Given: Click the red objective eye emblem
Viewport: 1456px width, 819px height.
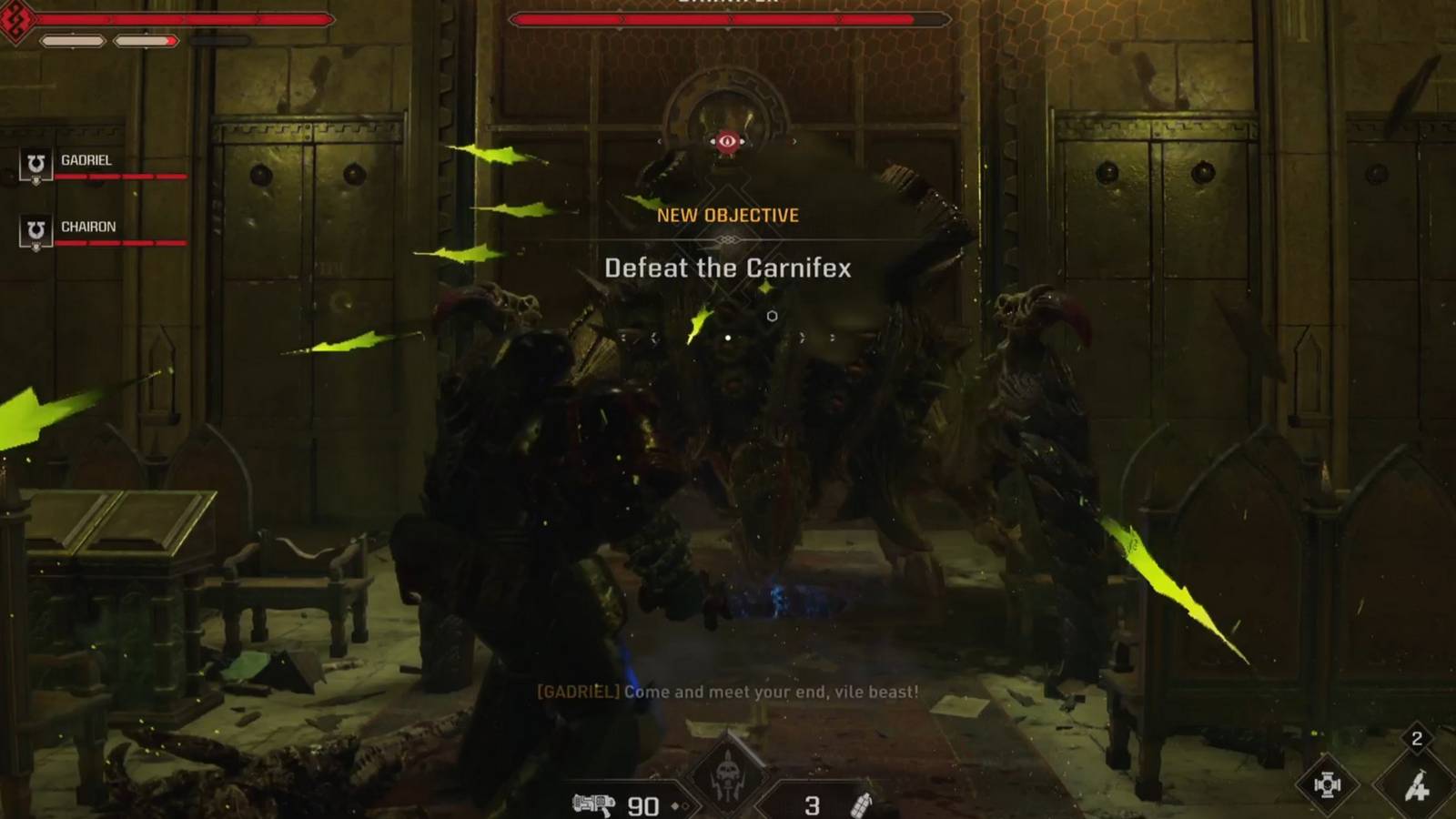Looking at the screenshot, I should (728, 141).
